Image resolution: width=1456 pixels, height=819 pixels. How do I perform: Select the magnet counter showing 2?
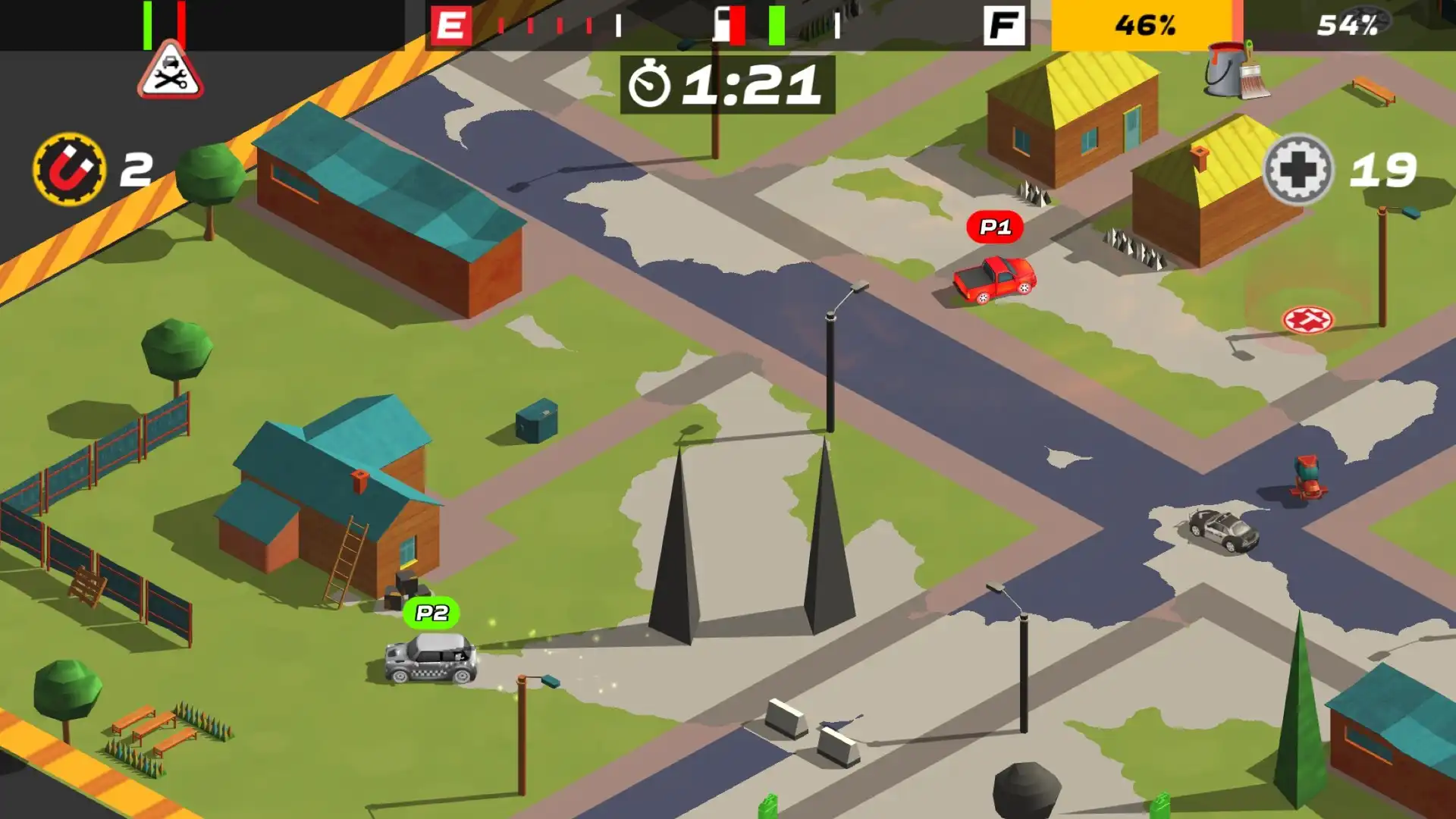coord(135,168)
